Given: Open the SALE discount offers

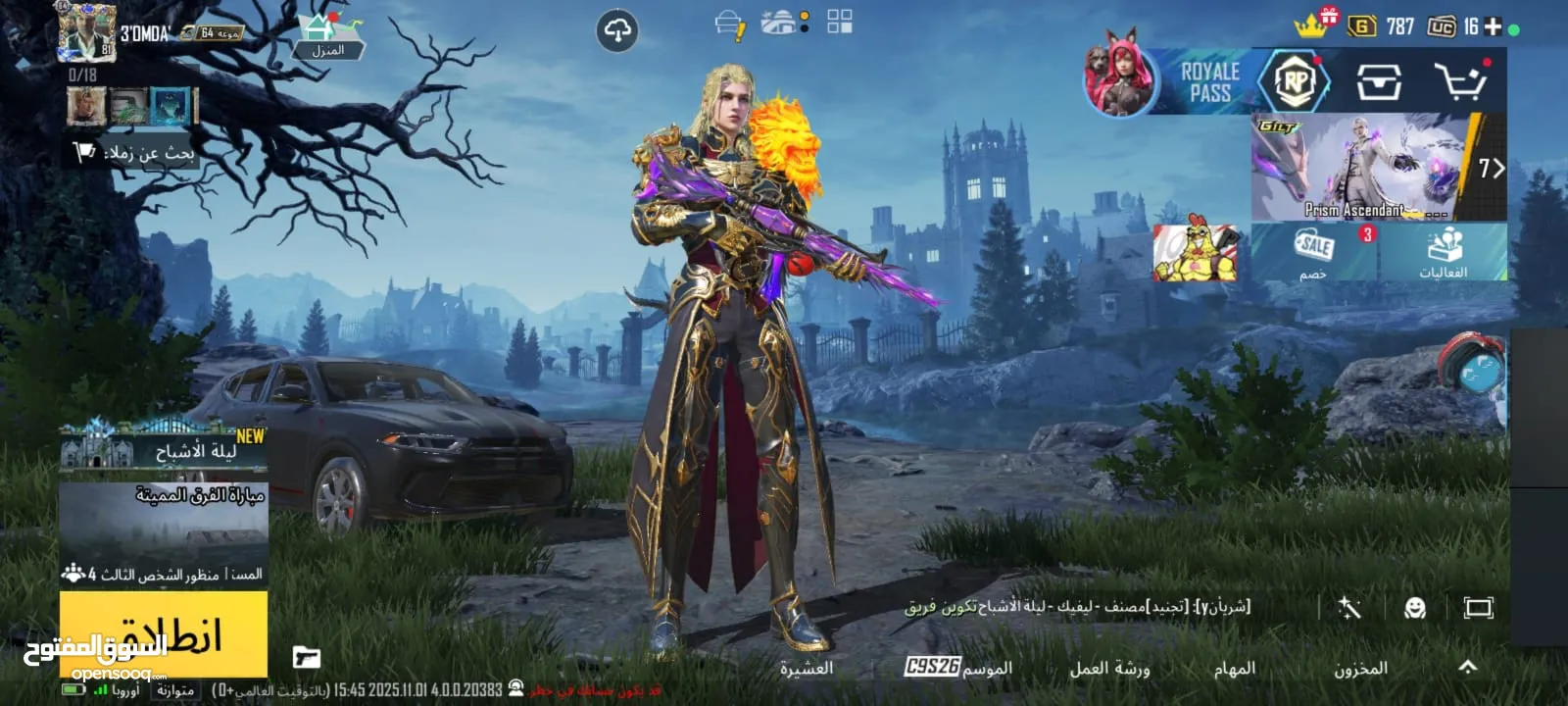Looking at the screenshot, I should point(1313,252).
